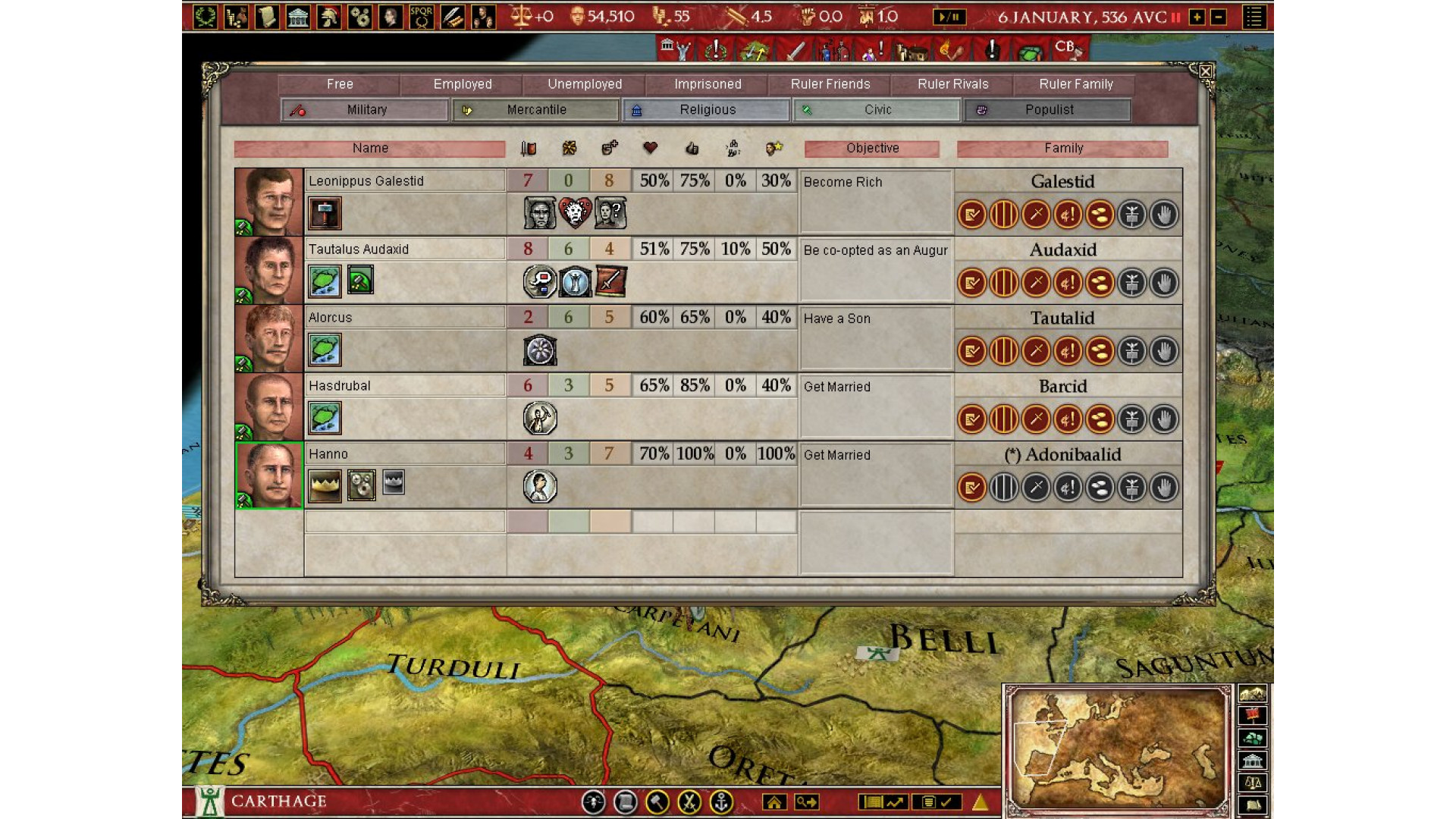The image size is (1456, 819).
Task: Filter by Ruler Family
Action: 1076,84
